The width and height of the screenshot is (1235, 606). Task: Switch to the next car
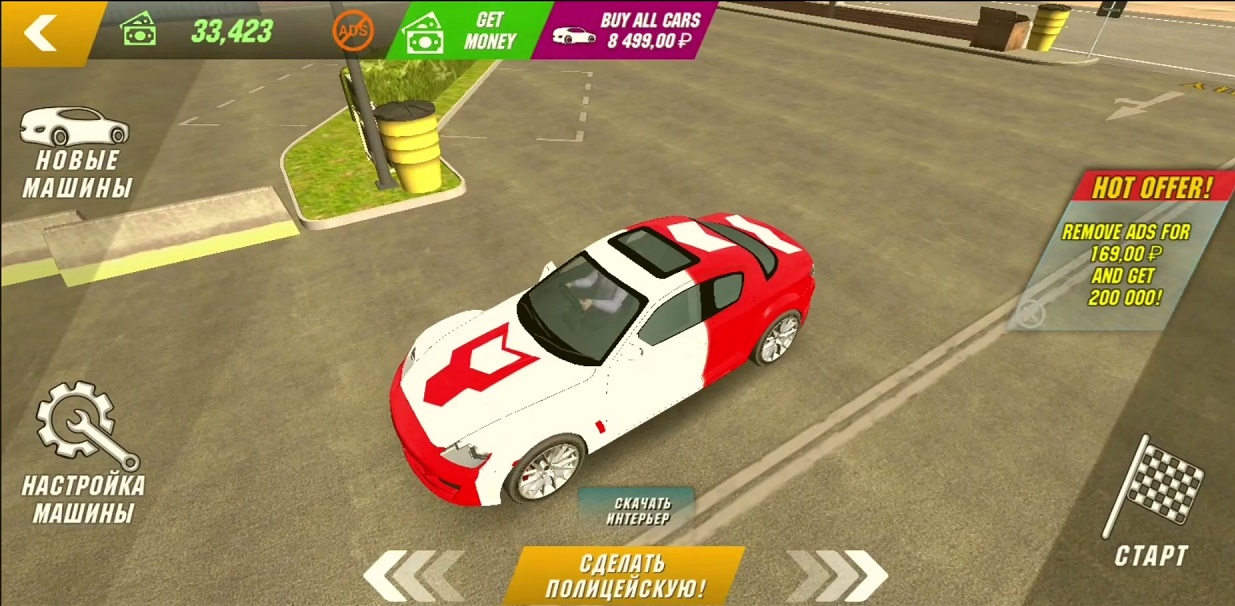839,576
